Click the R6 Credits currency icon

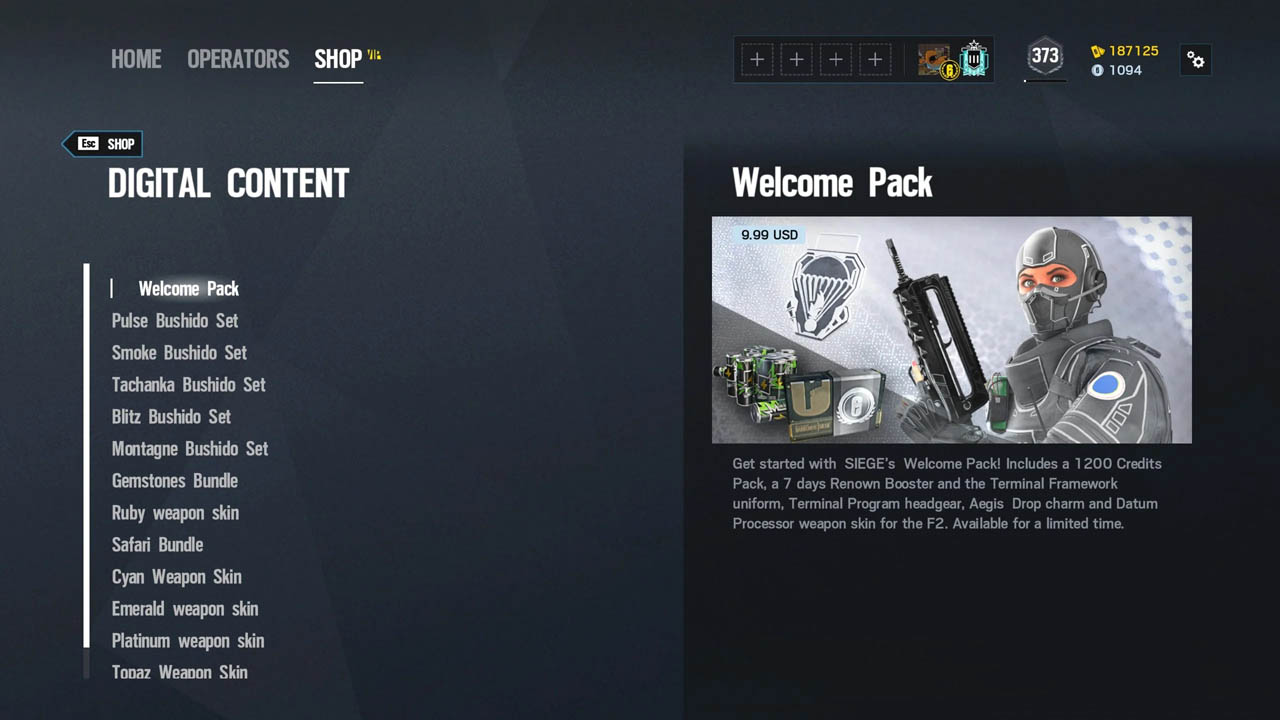[1097, 70]
